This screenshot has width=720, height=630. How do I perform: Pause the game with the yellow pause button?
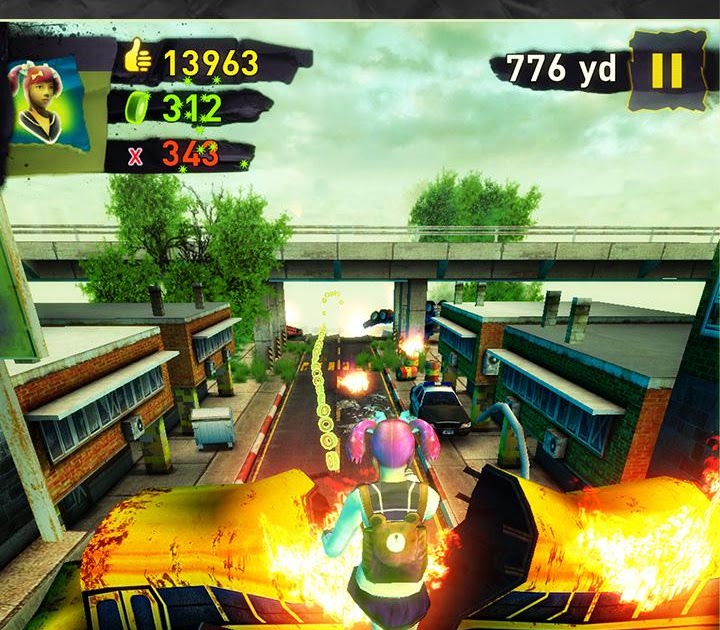666,70
